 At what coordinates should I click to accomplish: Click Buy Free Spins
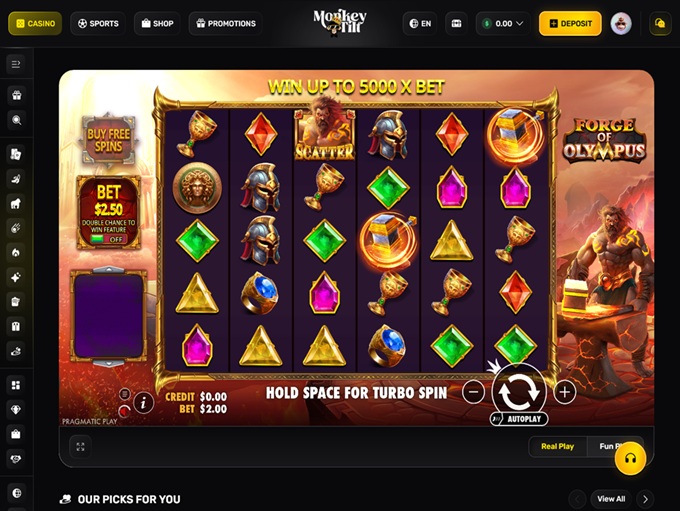pyautogui.click(x=109, y=140)
